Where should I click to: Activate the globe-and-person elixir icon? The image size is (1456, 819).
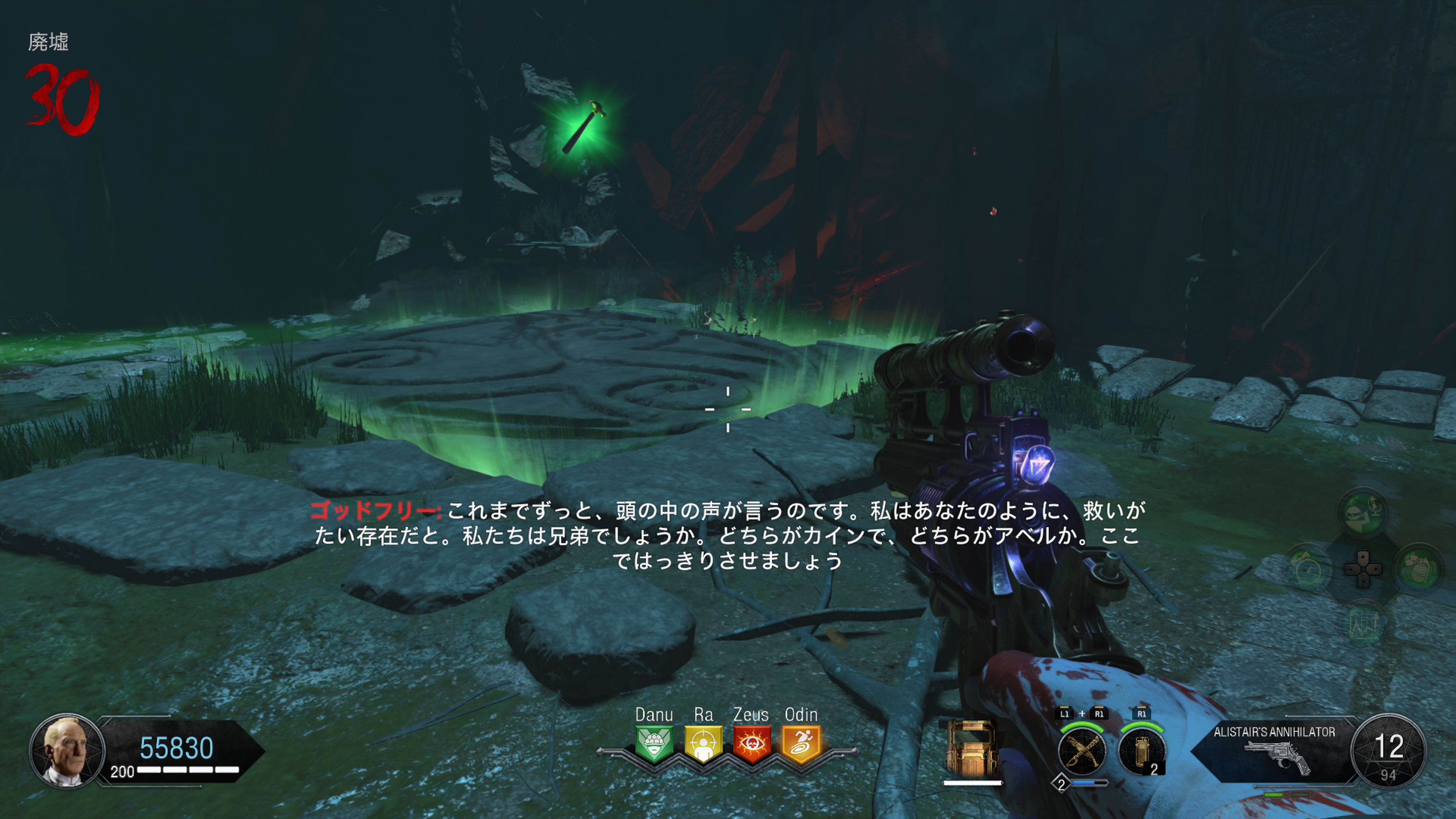tap(1363, 513)
